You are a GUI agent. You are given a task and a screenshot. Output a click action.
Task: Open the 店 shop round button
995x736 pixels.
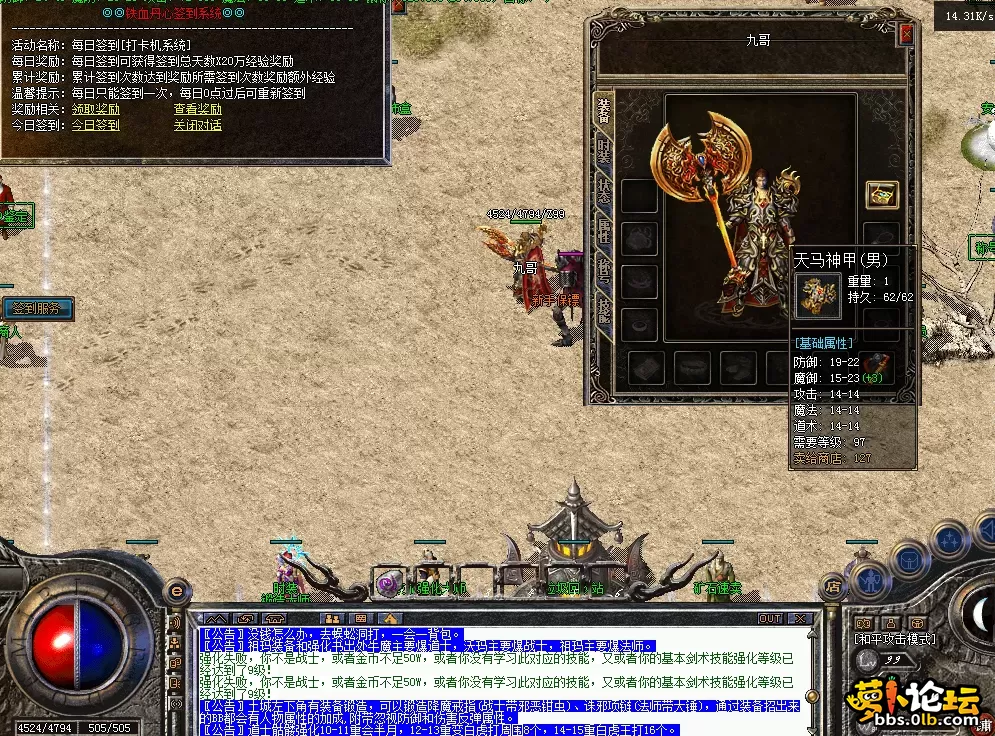point(831,585)
